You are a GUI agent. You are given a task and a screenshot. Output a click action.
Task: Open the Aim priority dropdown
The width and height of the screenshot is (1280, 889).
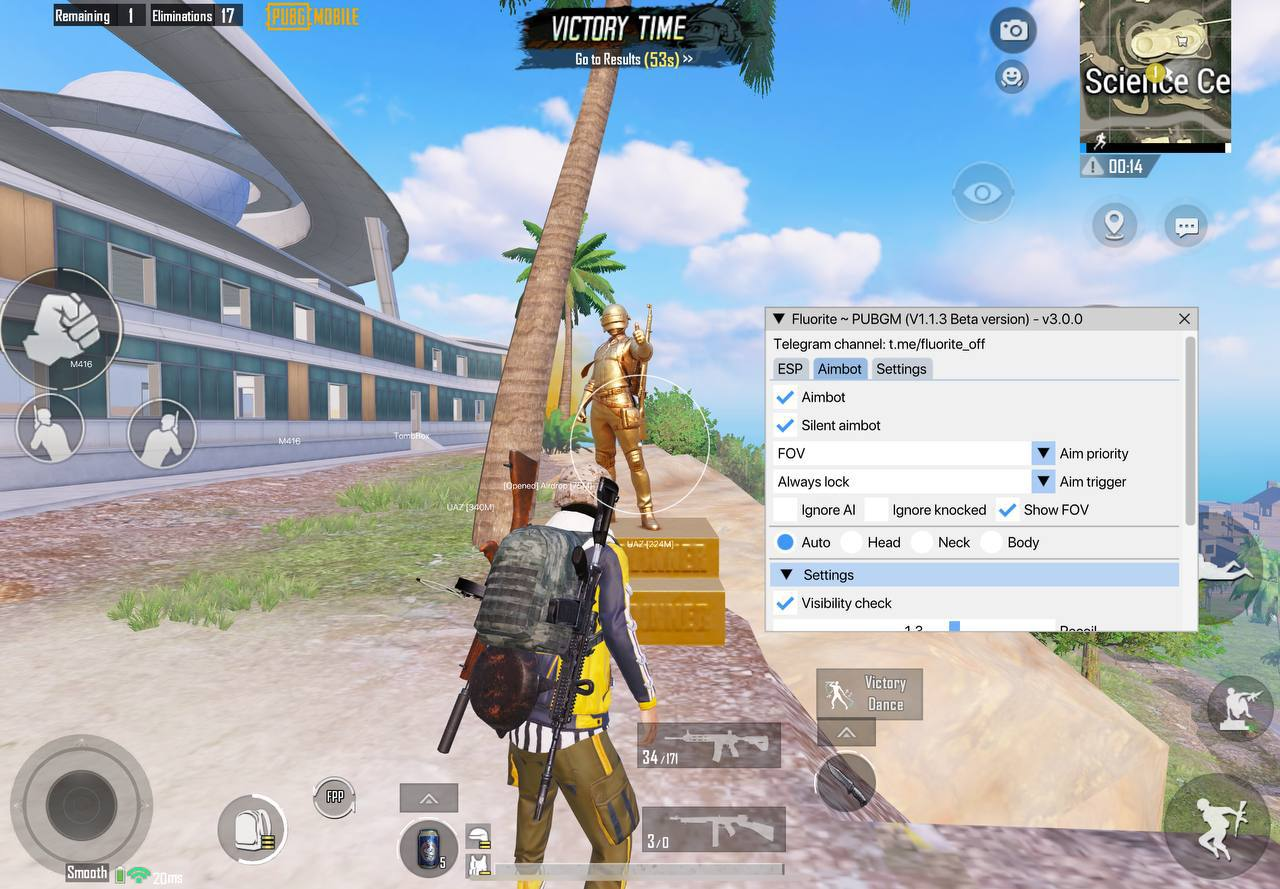[1043, 453]
